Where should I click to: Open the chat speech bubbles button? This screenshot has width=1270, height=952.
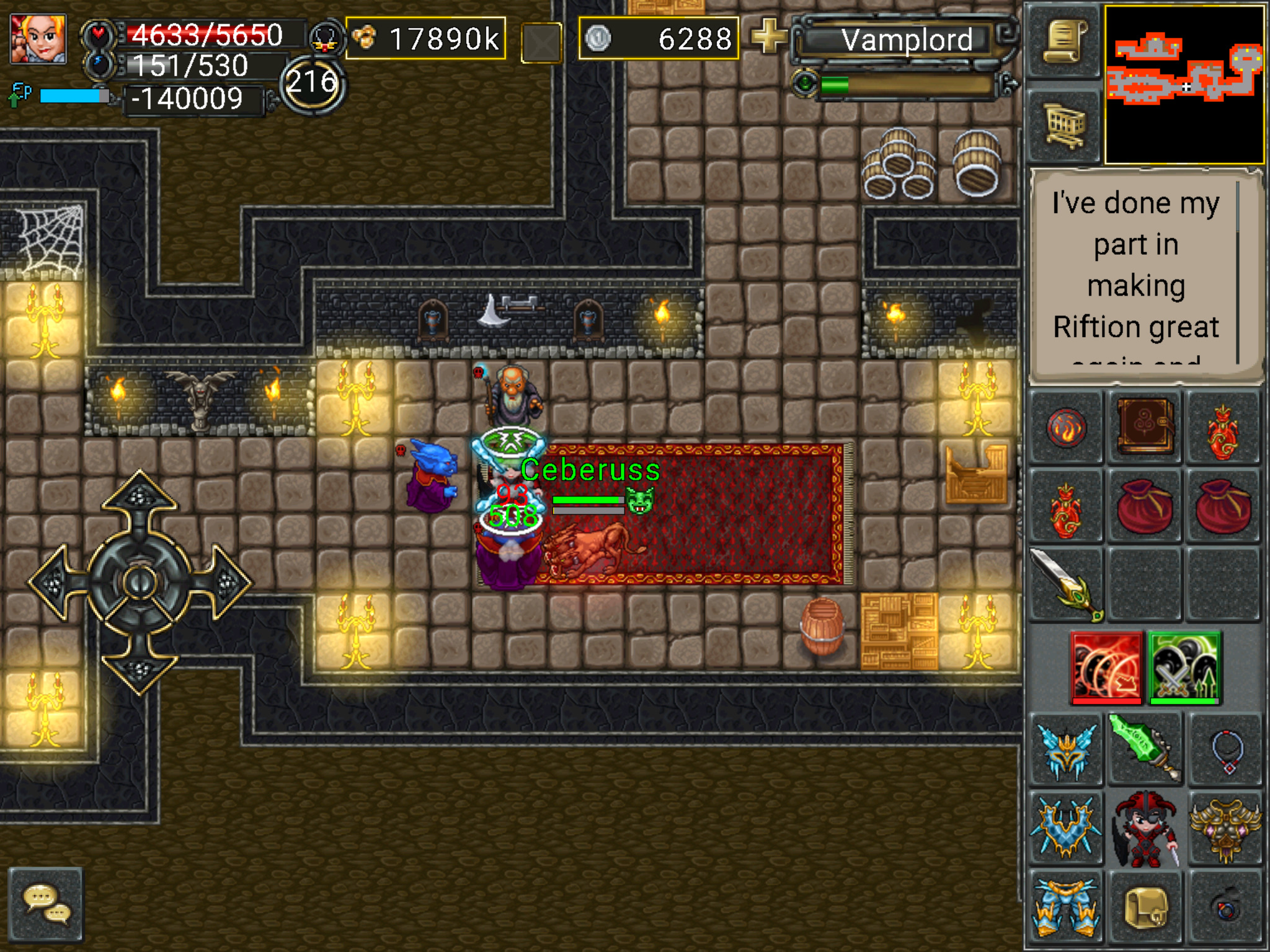47,904
